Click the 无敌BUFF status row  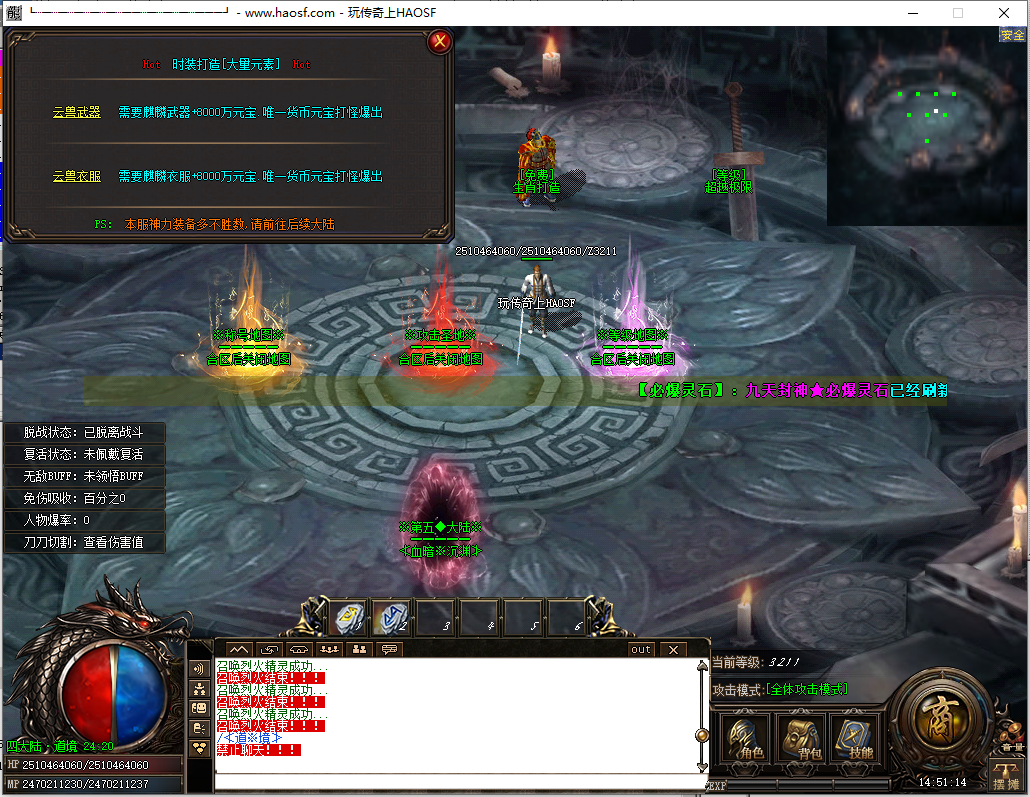[85, 476]
